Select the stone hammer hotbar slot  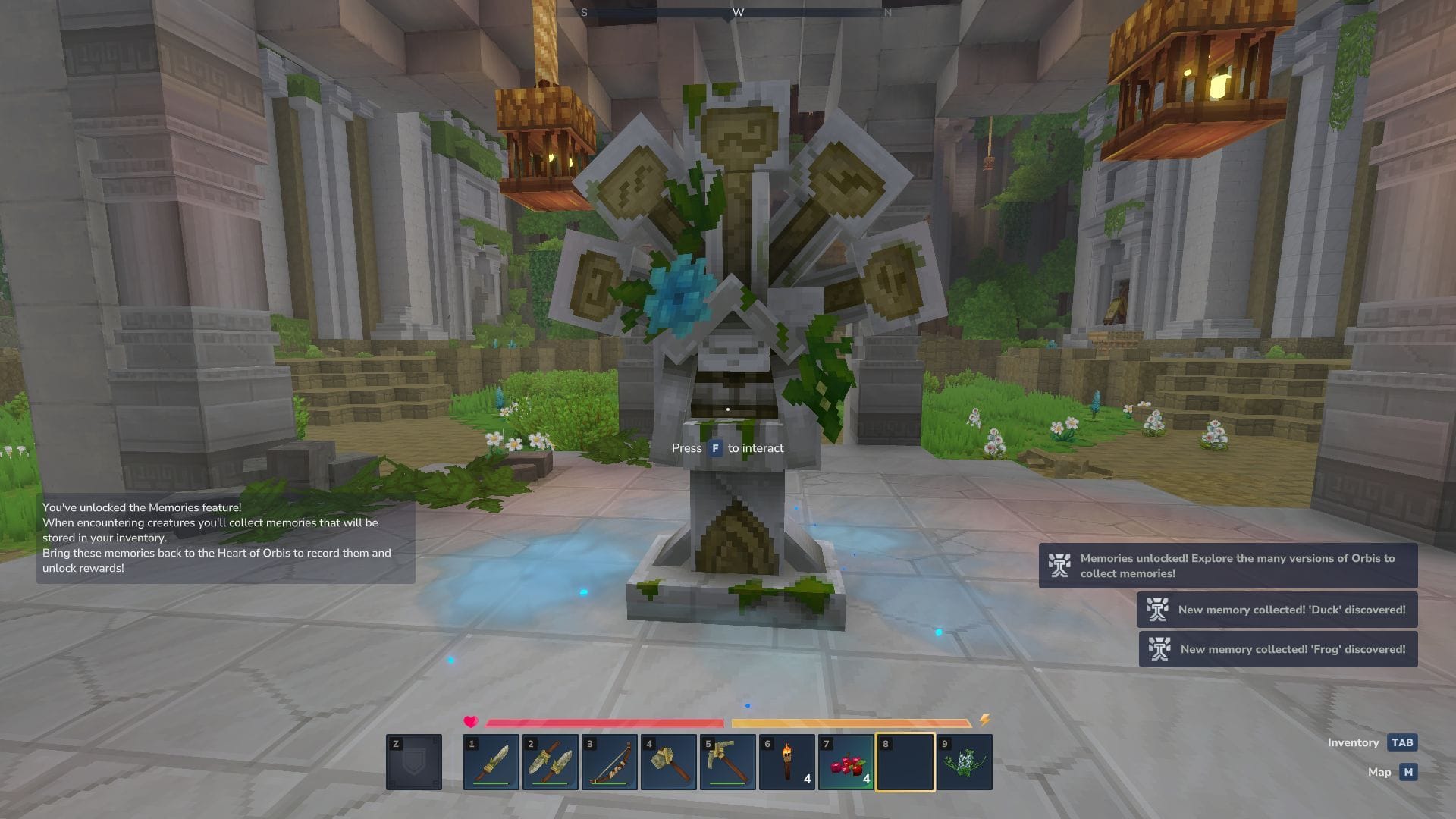coord(669,762)
